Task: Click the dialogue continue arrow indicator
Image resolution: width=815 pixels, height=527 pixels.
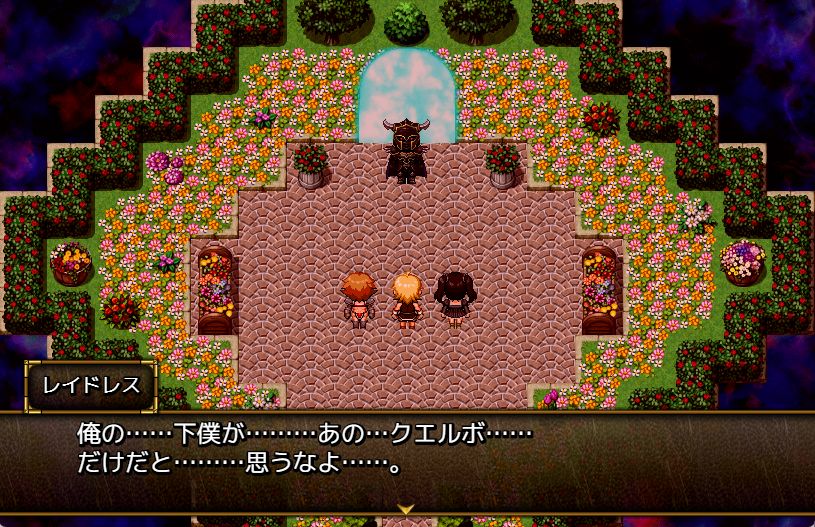Action: coord(407,508)
